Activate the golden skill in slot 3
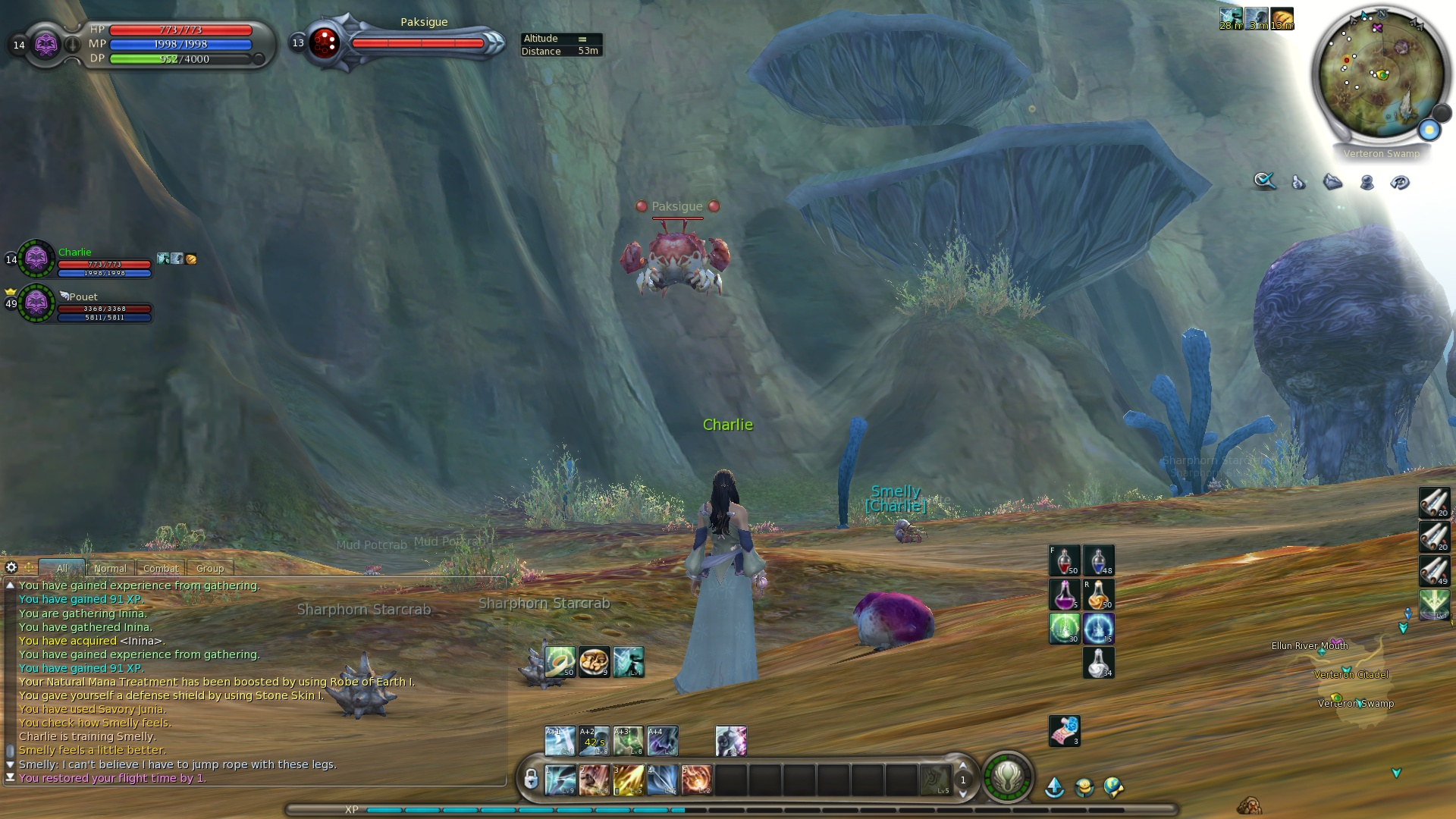Image resolution: width=1456 pixels, height=819 pixels. coord(628,780)
